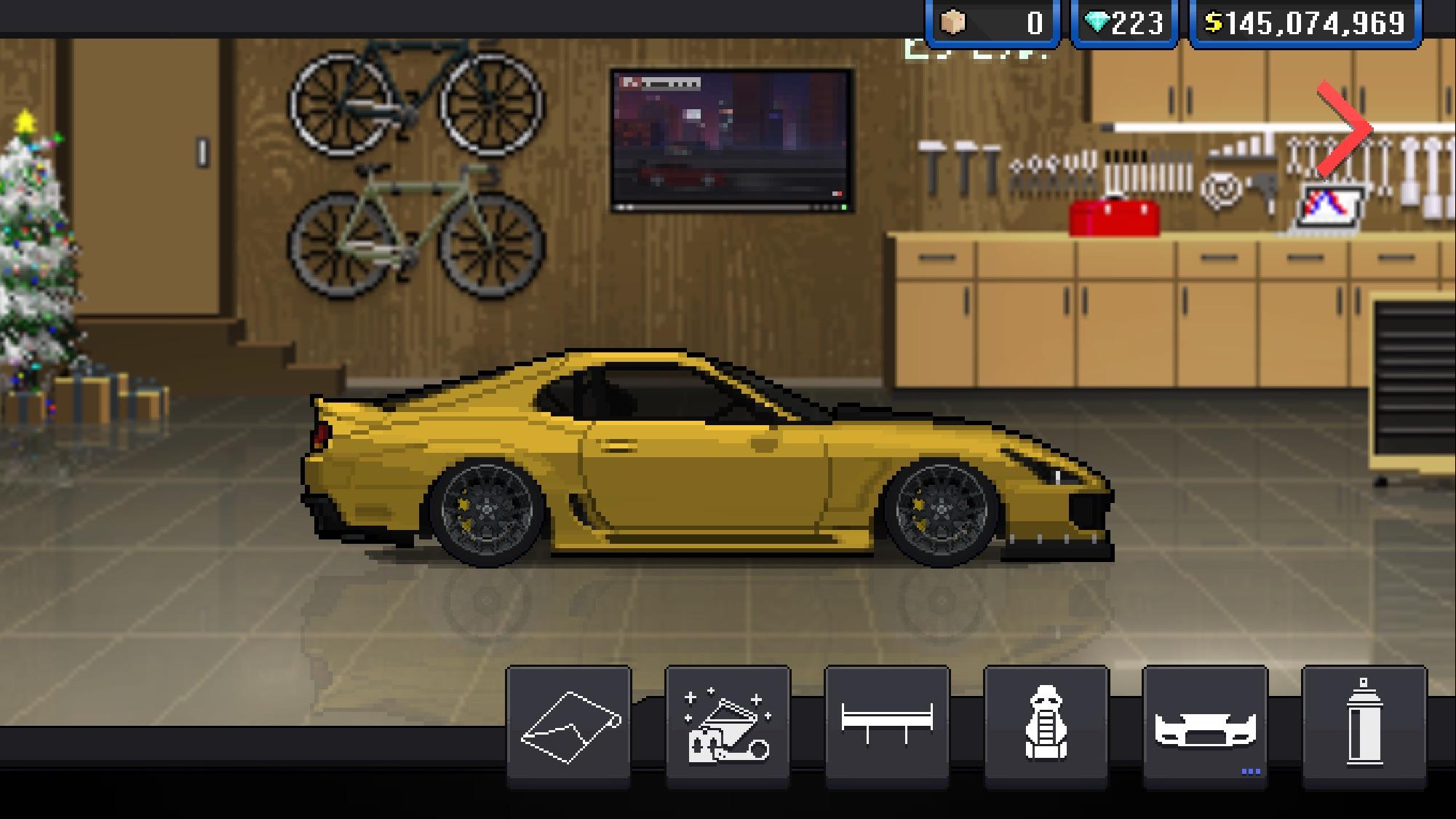Open the diamond balance showing 223
Viewport: 1456px width, 819px height.
pyautogui.click(x=1124, y=21)
